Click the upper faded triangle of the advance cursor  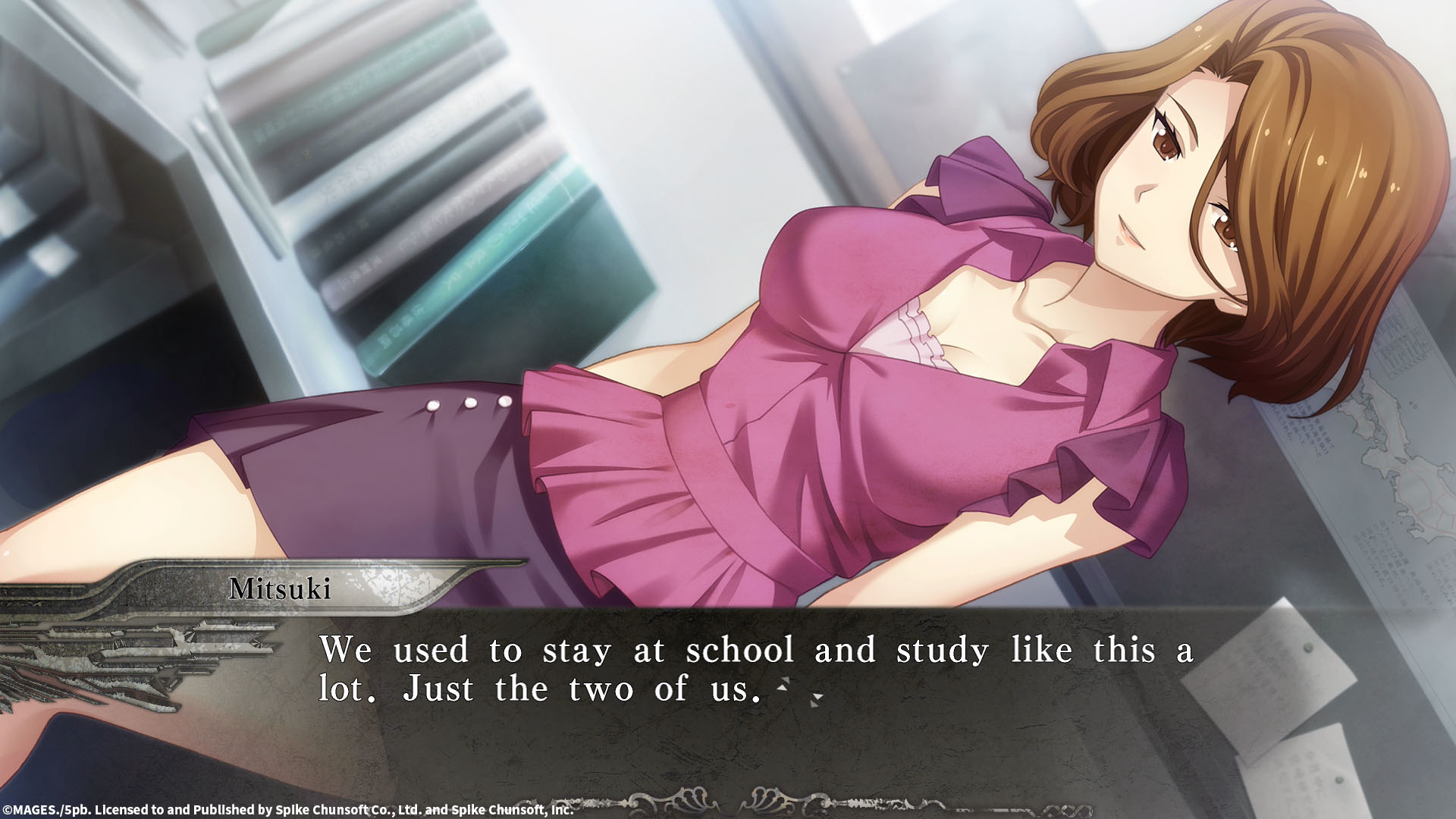pyautogui.click(x=786, y=680)
